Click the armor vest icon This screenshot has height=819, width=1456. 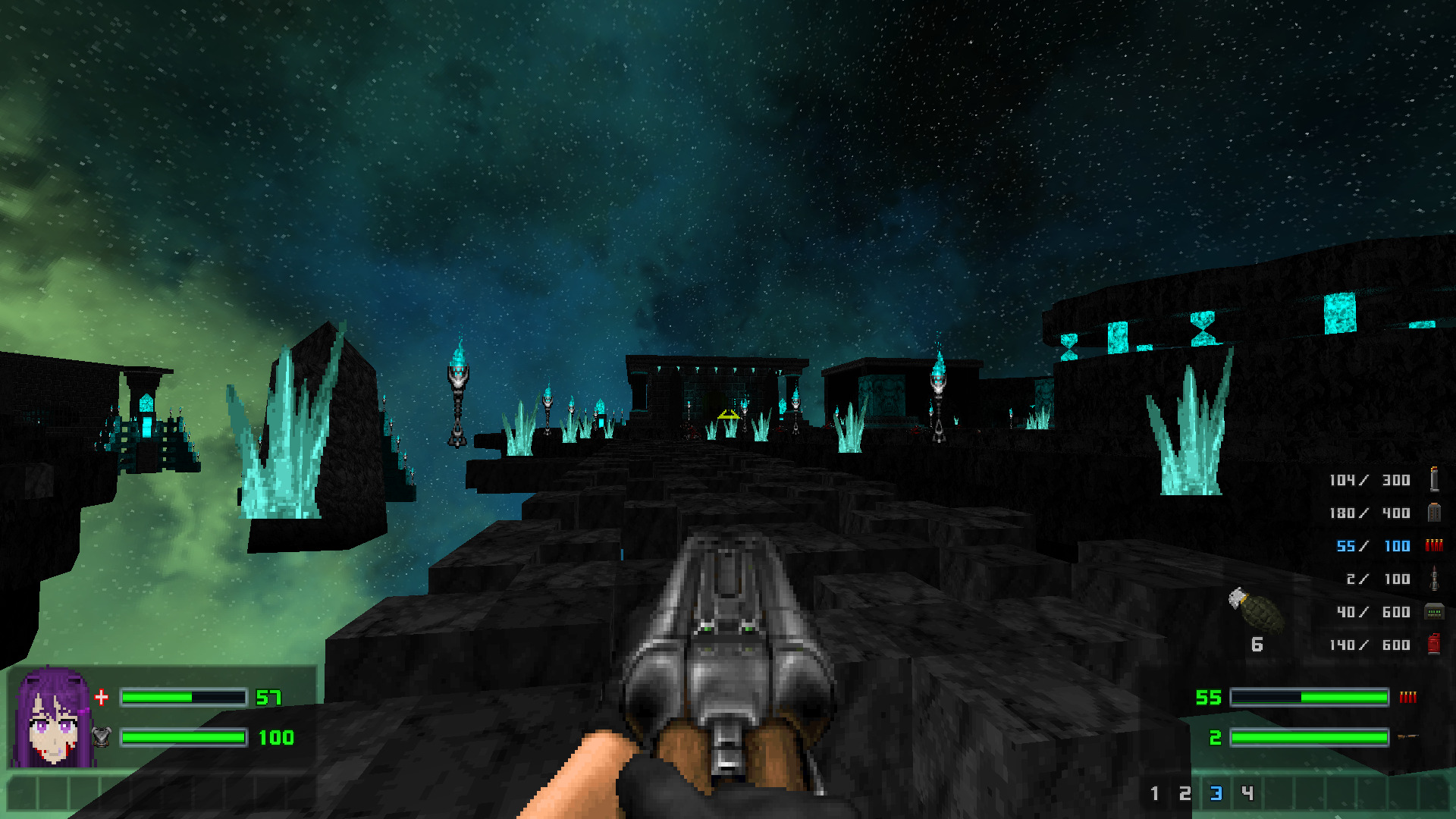[x=102, y=737]
